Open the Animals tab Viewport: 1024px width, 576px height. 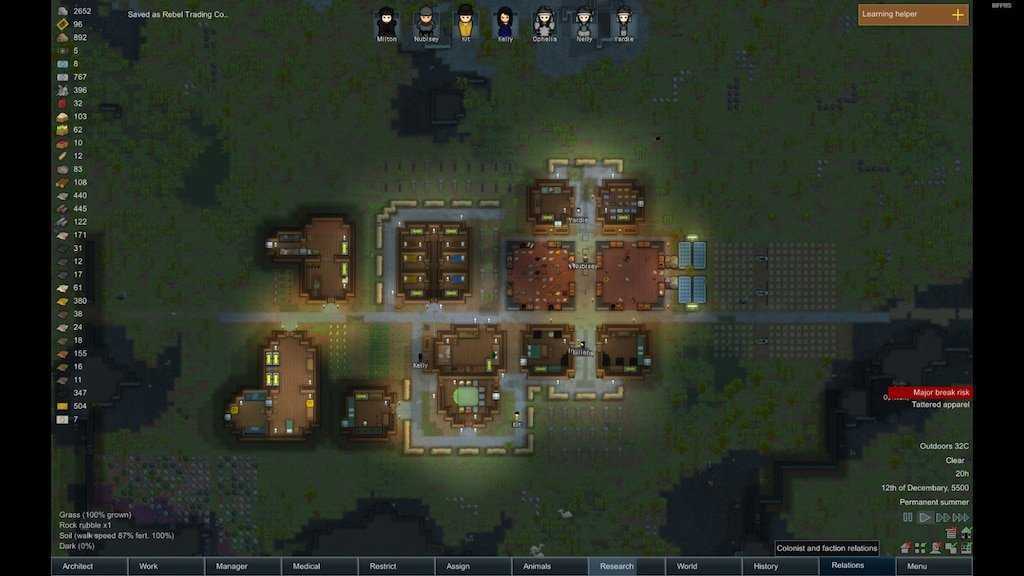coord(548,566)
